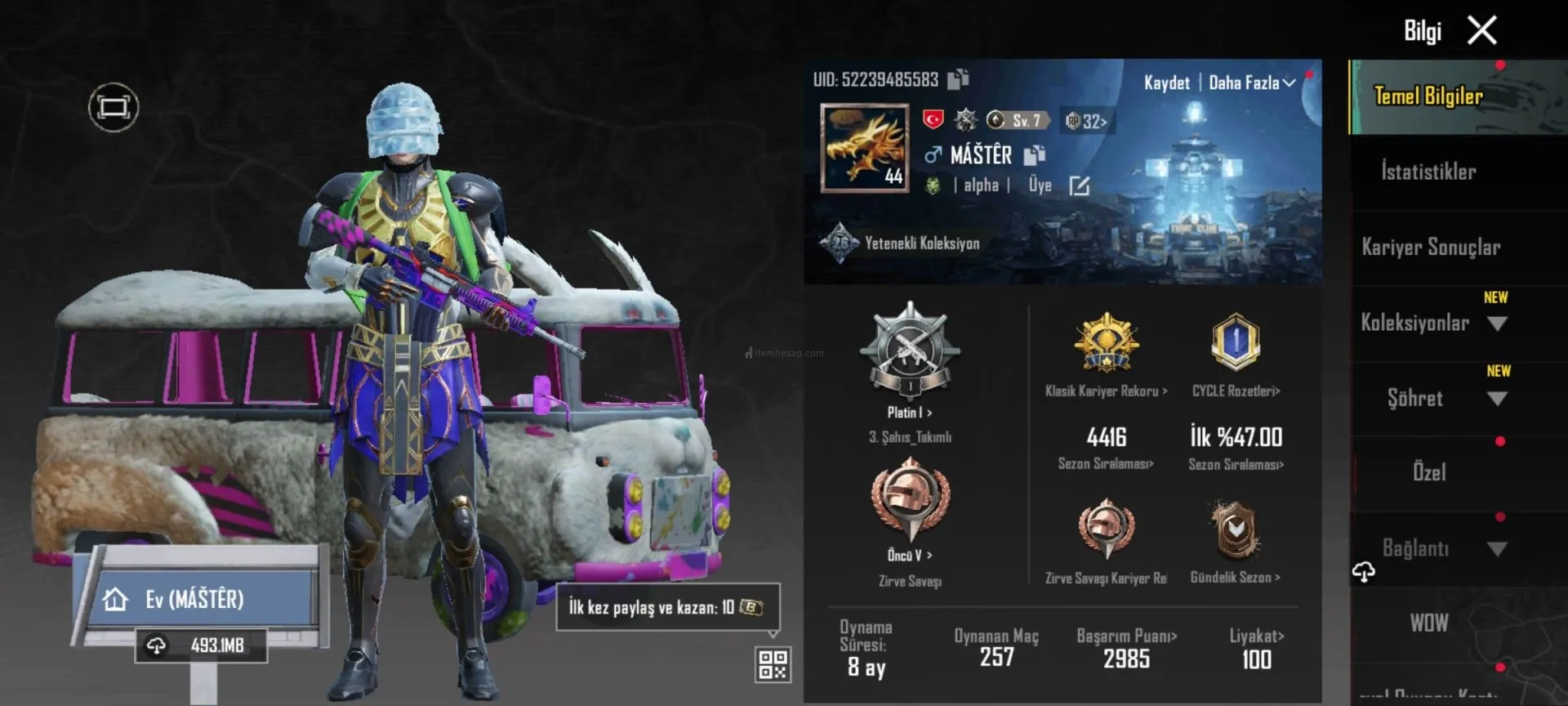
Task: Open the golden dragon avatar picture
Action: [865, 148]
